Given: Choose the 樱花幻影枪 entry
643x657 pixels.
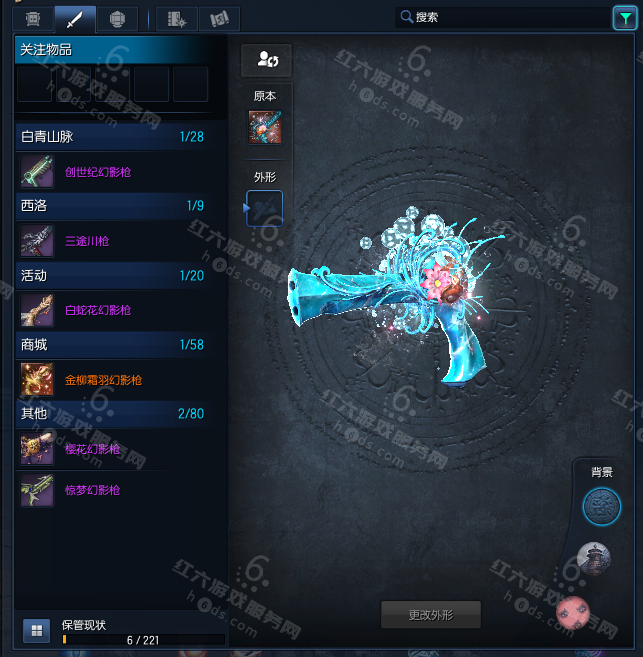Looking at the screenshot, I should [x=92, y=450].
